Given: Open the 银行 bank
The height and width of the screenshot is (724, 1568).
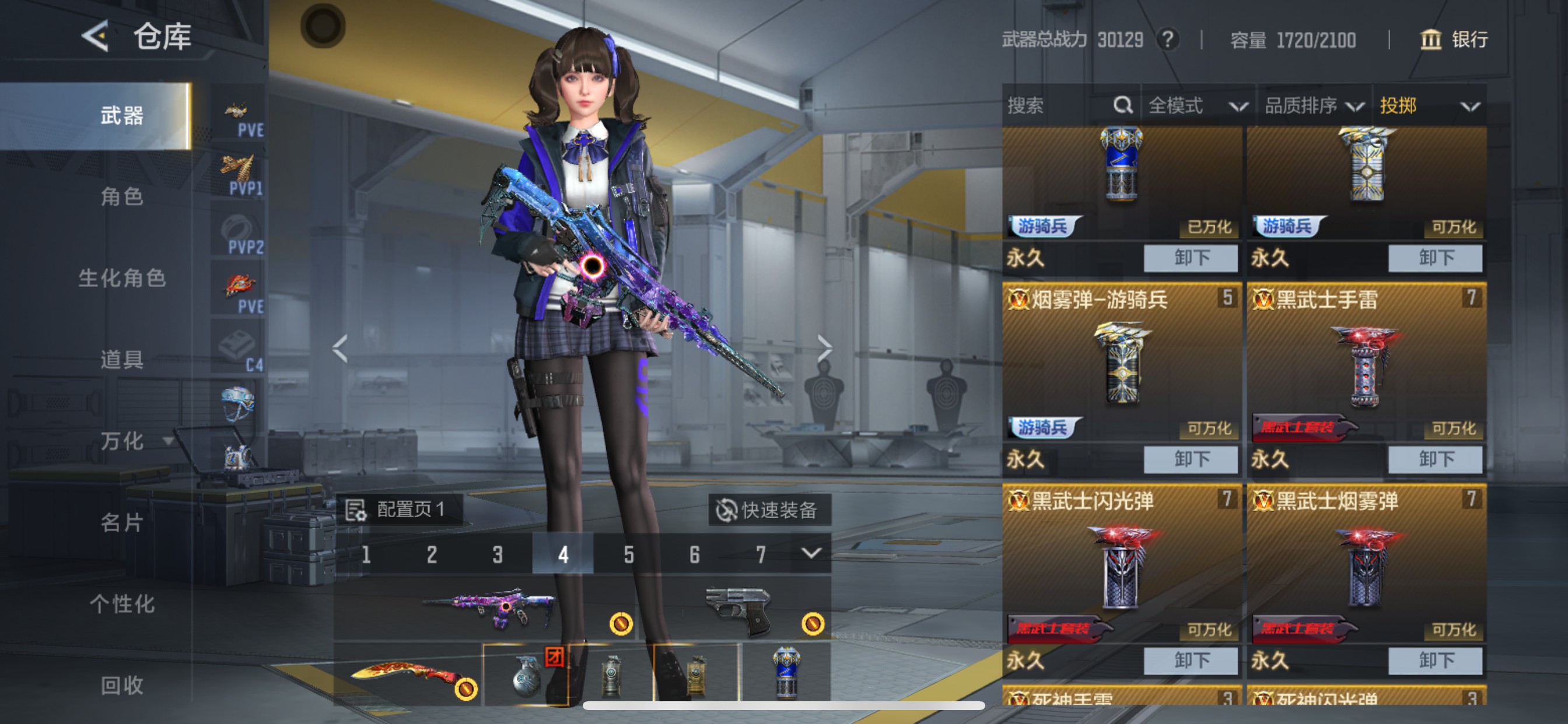Looking at the screenshot, I should [1454, 40].
